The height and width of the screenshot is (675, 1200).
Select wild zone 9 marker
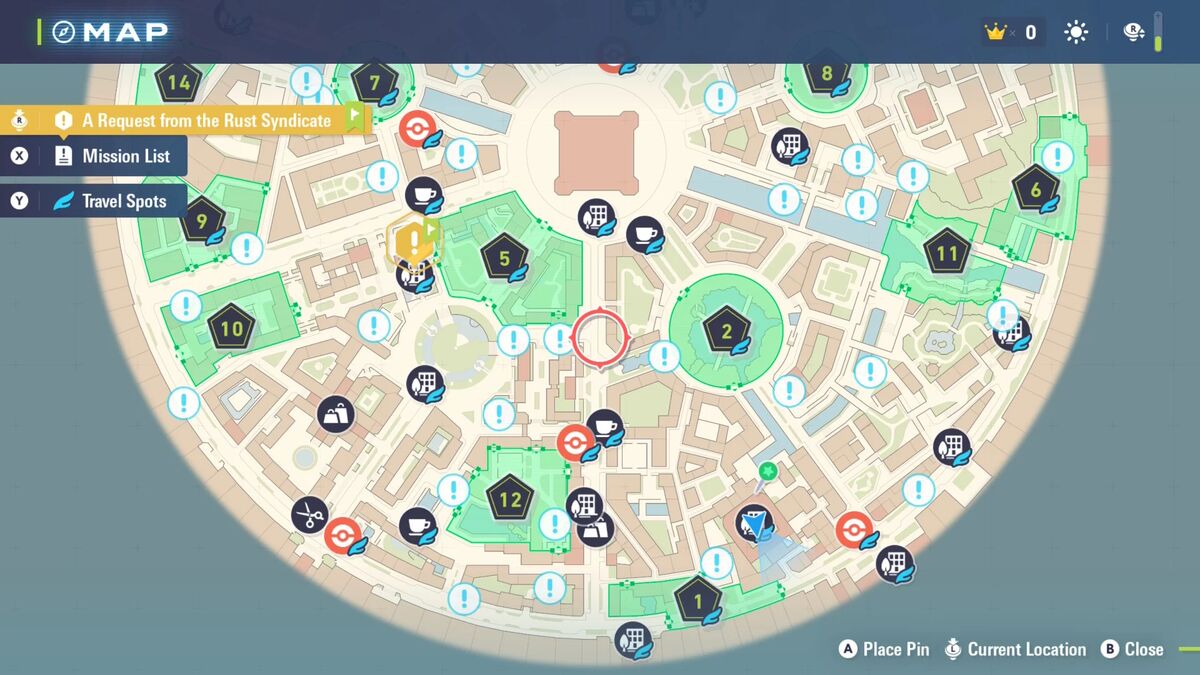202,221
